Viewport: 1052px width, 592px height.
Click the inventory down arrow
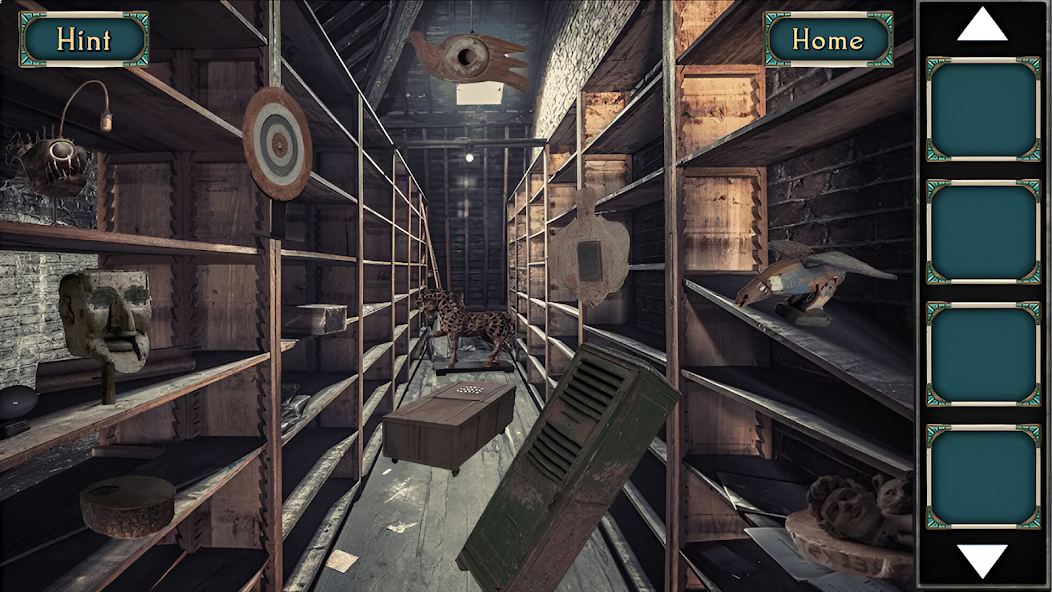click(981, 560)
